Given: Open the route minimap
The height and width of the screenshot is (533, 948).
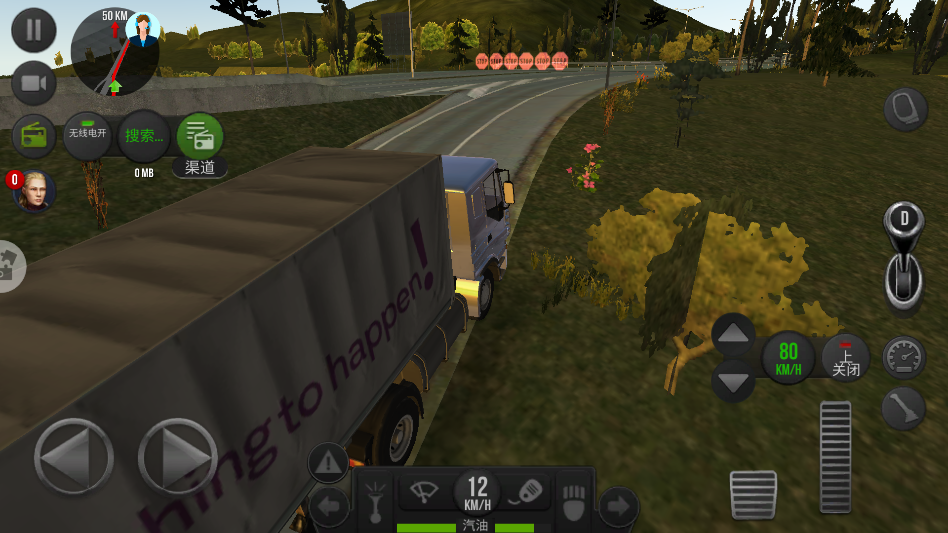Looking at the screenshot, I should point(114,52).
